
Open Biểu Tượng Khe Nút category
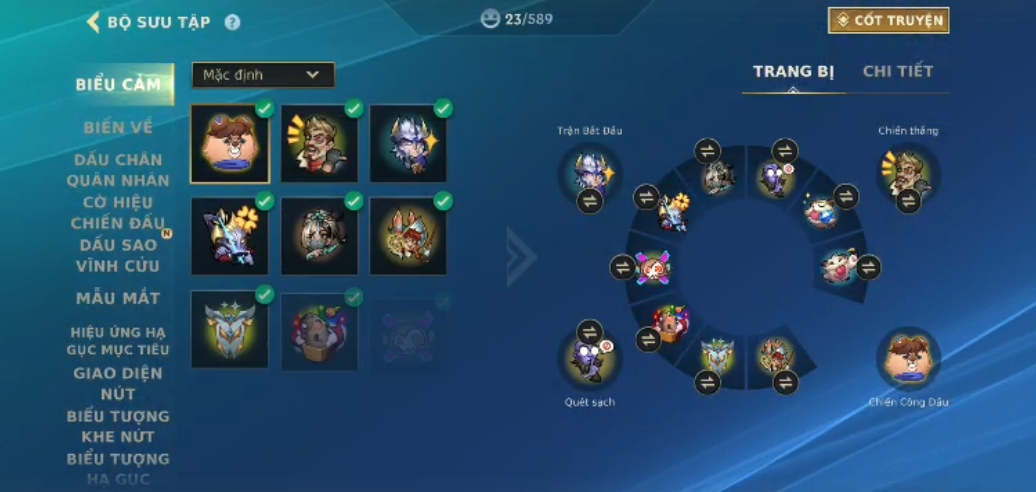(x=118, y=426)
